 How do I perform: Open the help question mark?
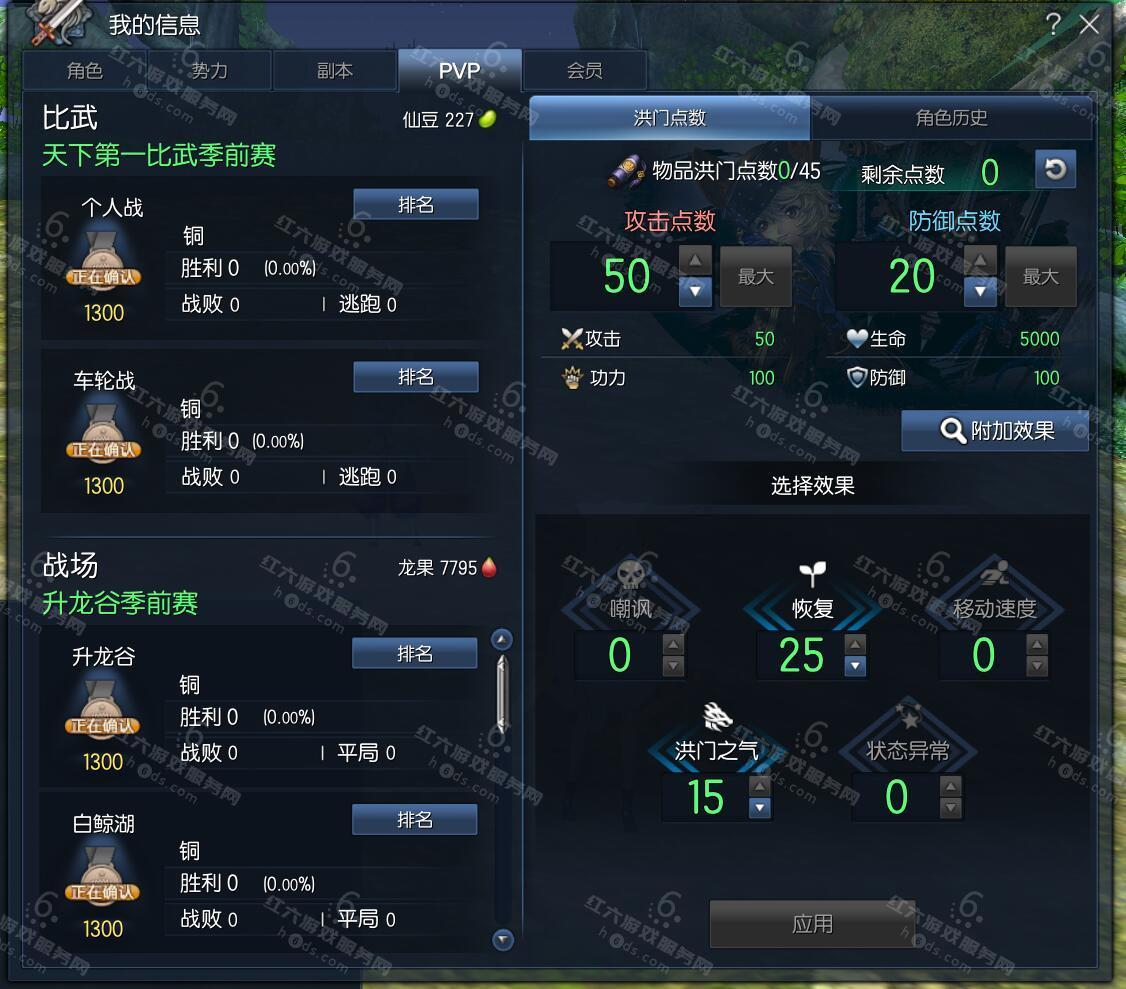(x=1053, y=25)
